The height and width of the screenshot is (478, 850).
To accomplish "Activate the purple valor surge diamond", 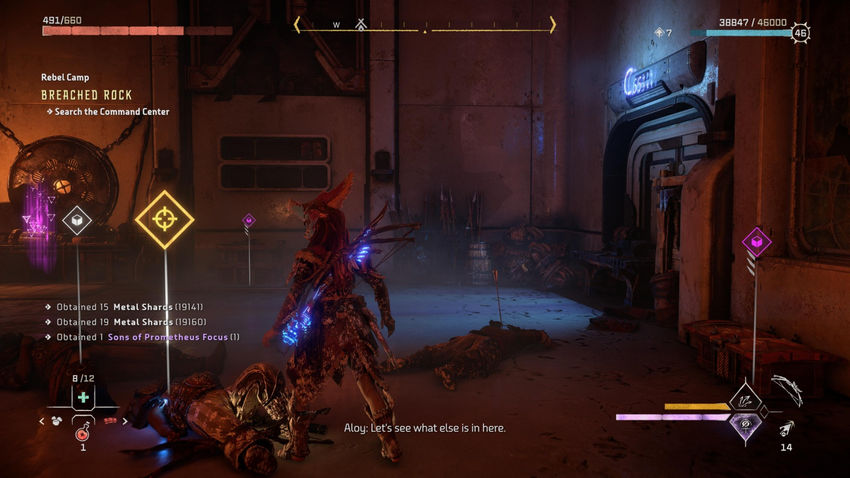I will tap(744, 424).
